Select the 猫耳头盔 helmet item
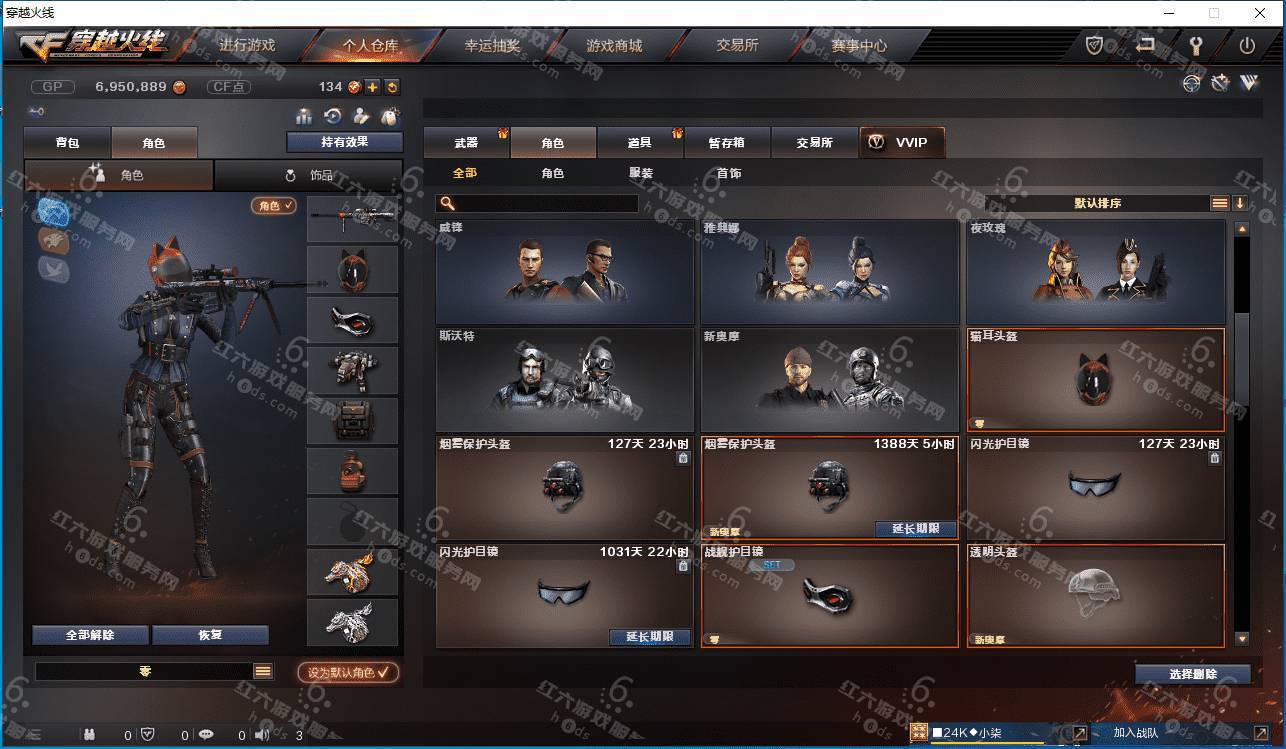 [x=1095, y=380]
